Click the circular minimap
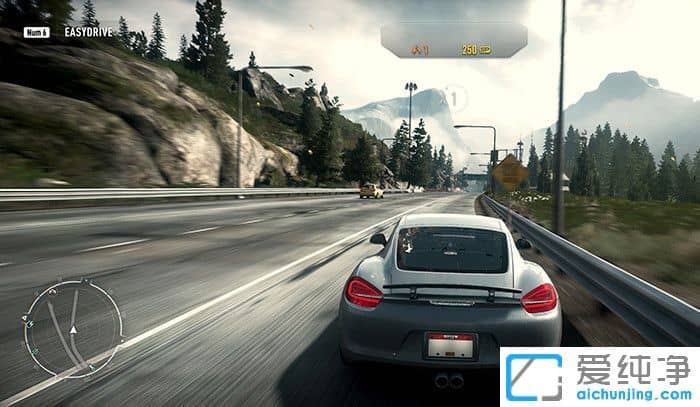The height and width of the screenshot is (407, 700). point(73,329)
